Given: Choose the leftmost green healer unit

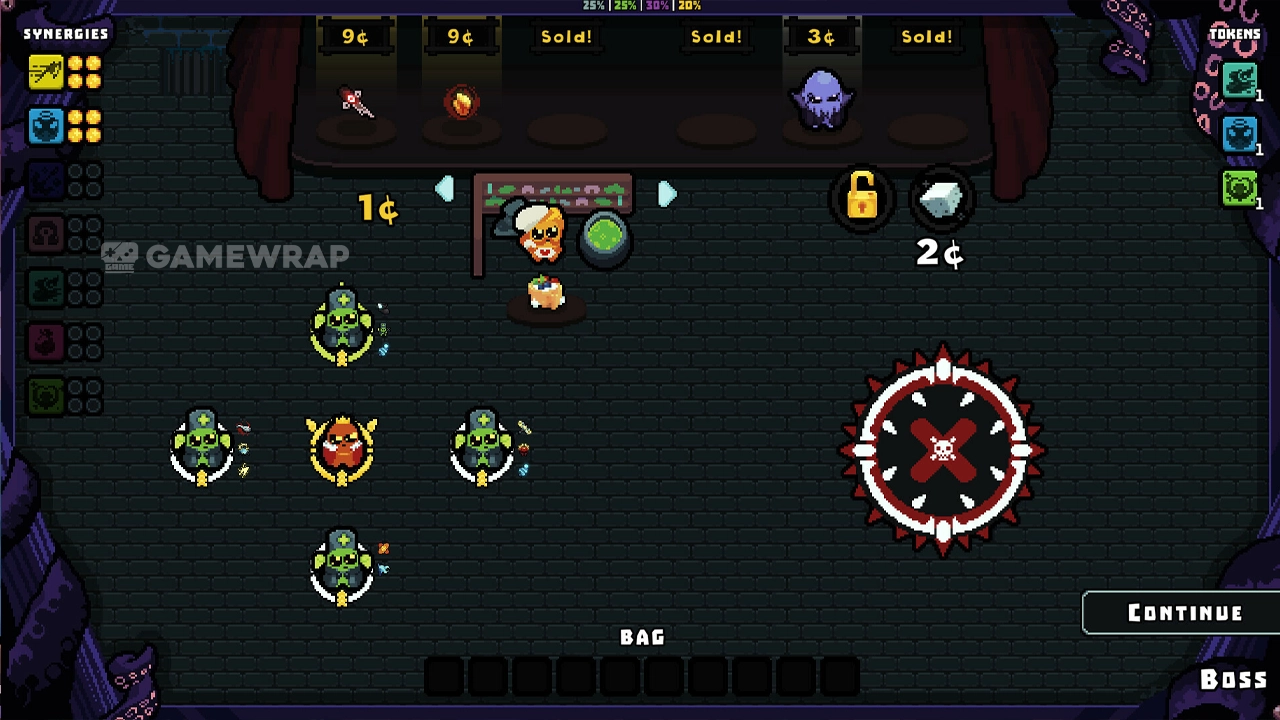Looking at the screenshot, I should coord(203,447).
